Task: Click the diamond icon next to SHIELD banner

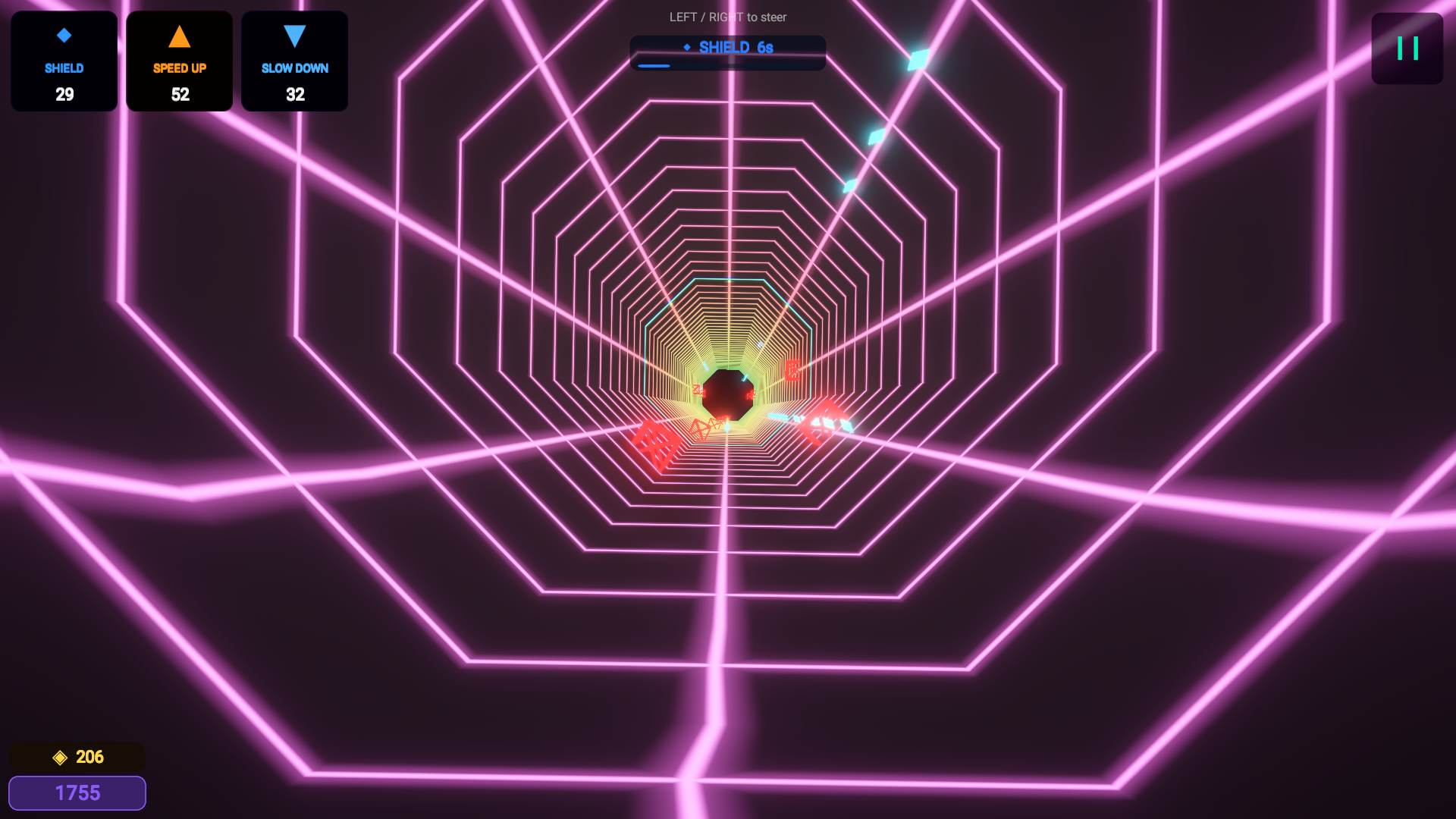Action: click(689, 46)
